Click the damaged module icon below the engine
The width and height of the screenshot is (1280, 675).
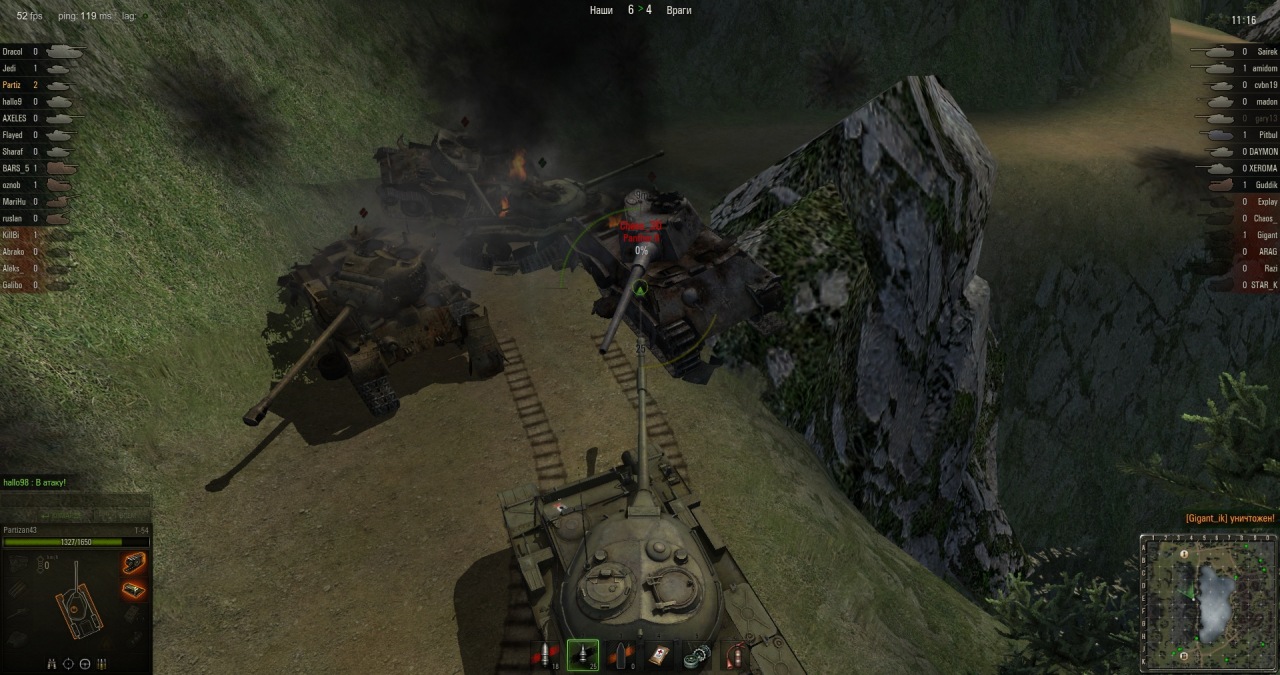(x=133, y=590)
